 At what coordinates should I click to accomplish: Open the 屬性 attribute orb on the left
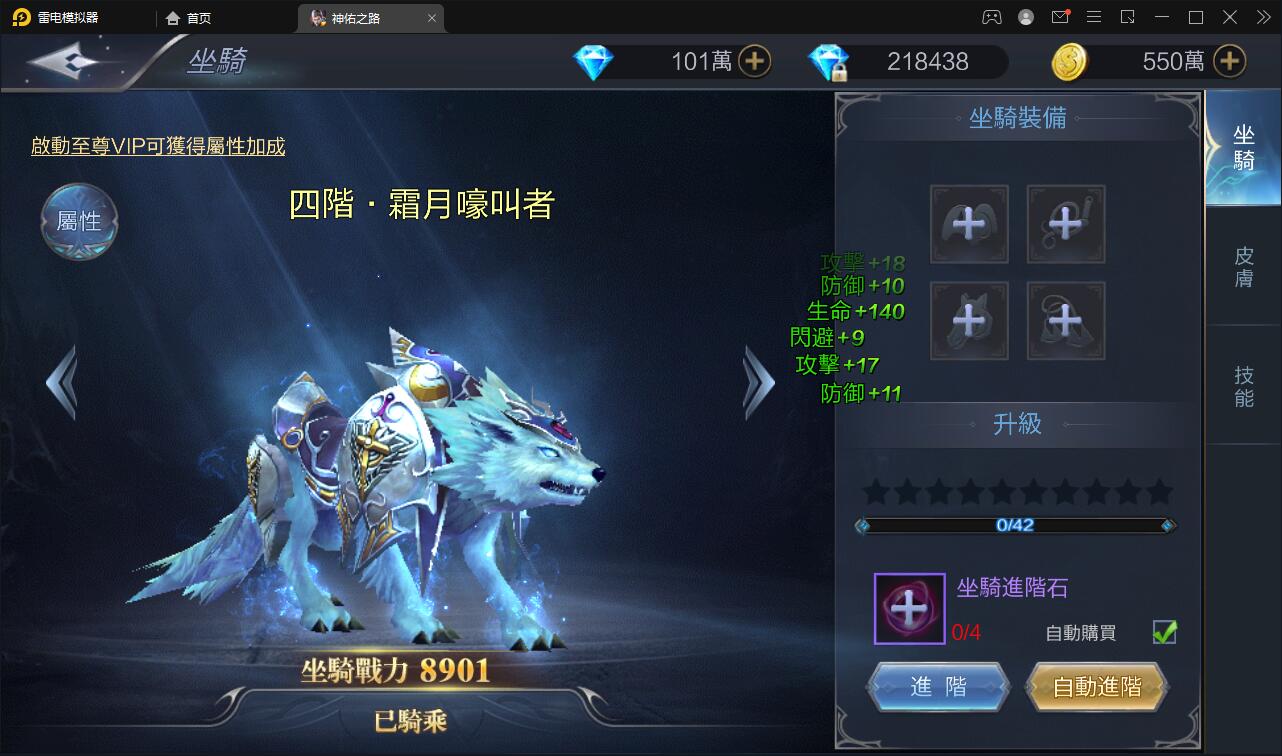[x=79, y=221]
